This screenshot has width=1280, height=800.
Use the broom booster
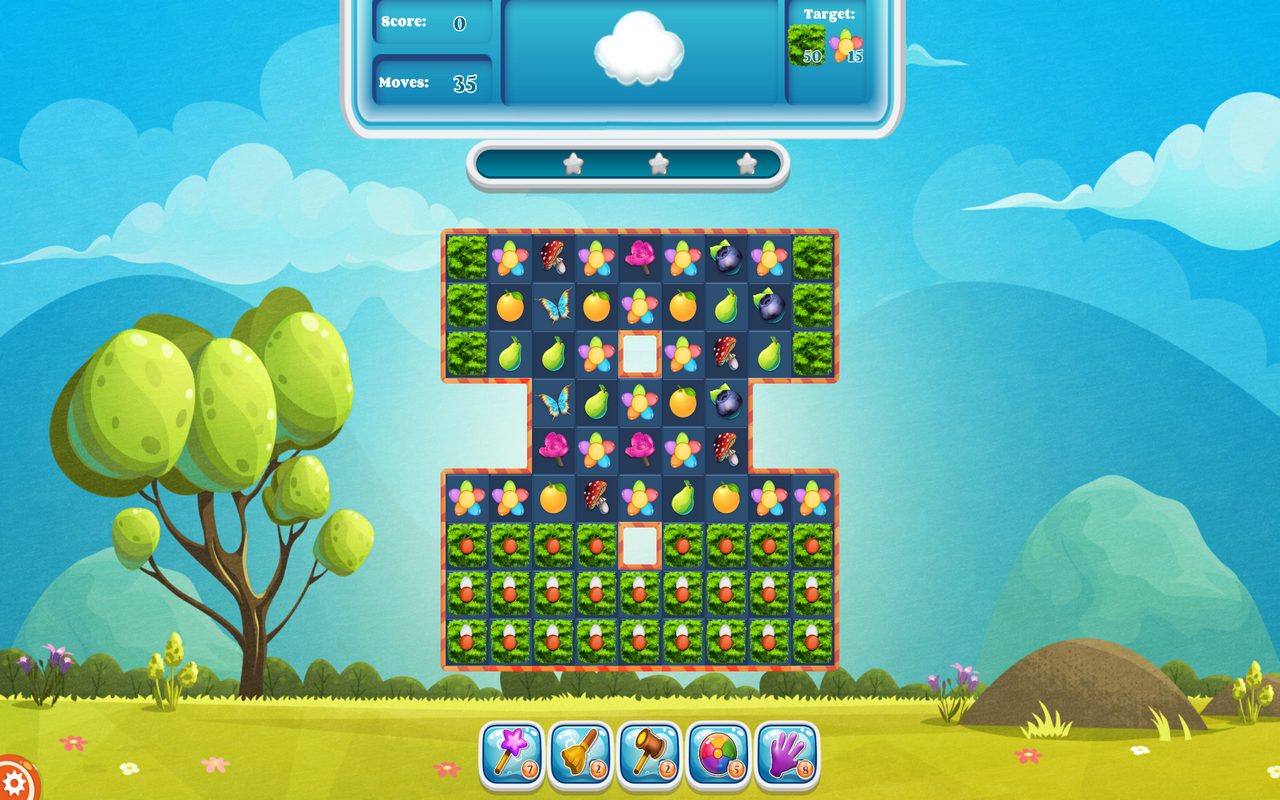pos(578,756)
